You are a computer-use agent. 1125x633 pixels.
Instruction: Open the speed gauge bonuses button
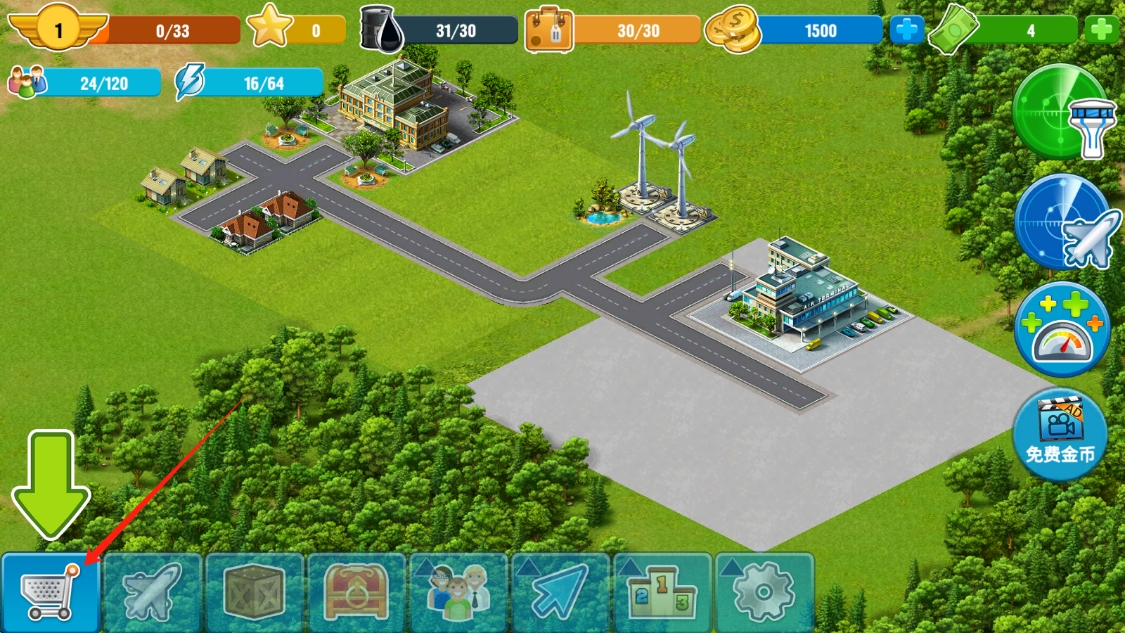click(x=1062, y=330)
